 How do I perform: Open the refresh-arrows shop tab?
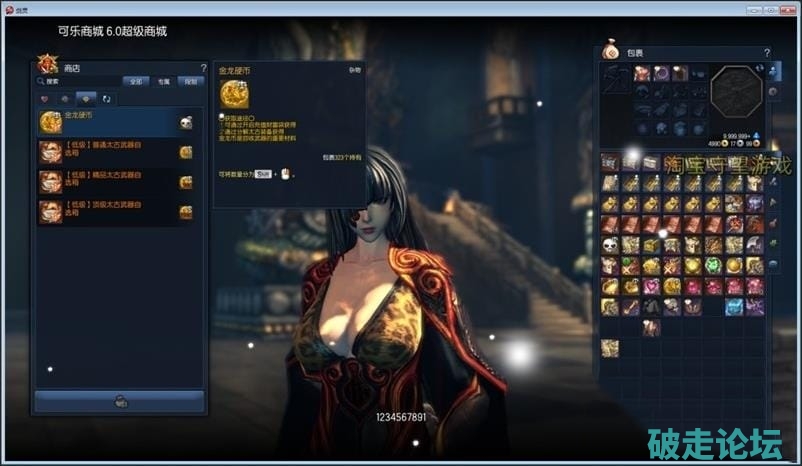point(106,99)
